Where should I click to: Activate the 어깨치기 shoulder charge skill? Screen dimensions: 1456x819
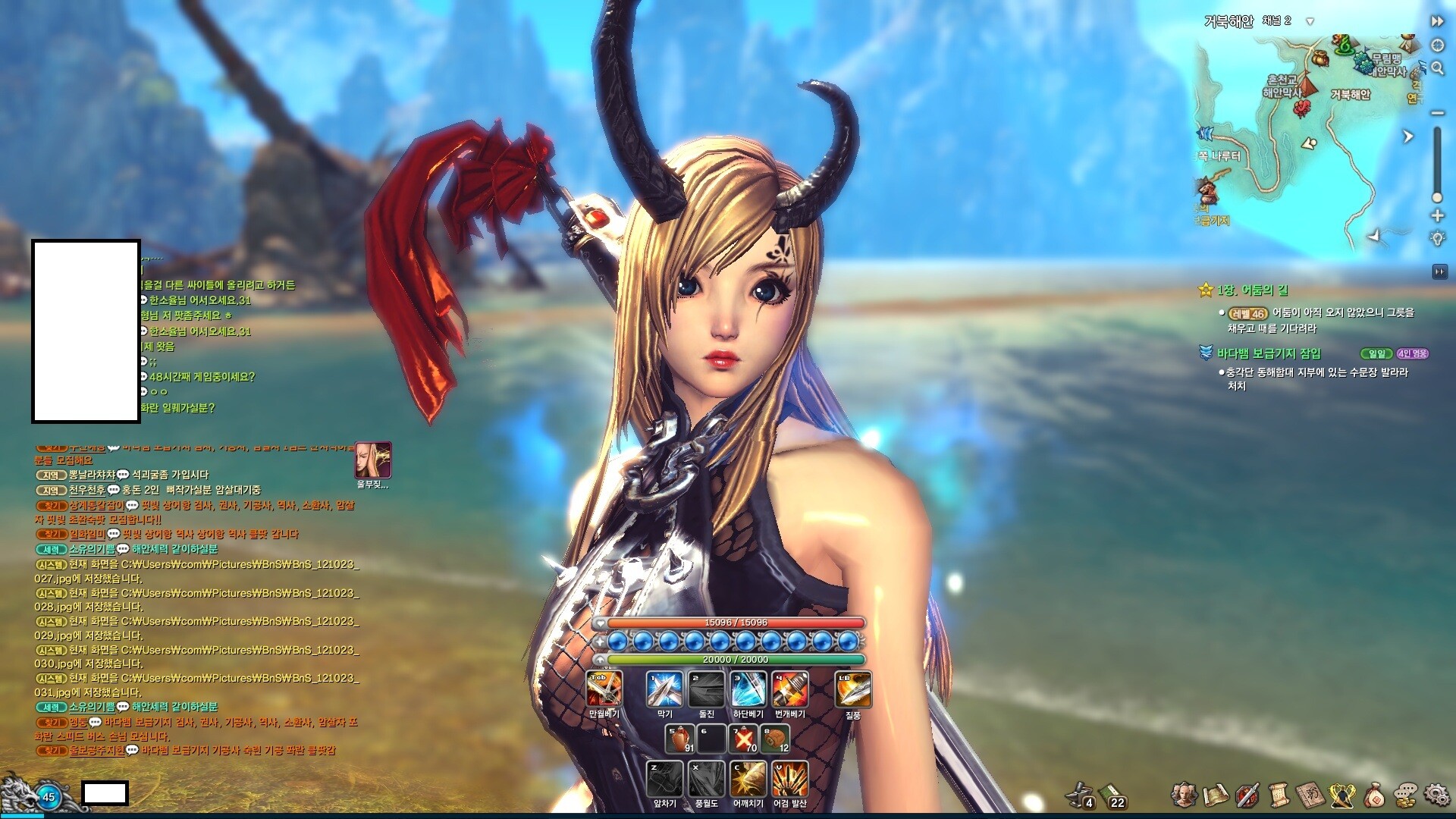tap(748, 780)
